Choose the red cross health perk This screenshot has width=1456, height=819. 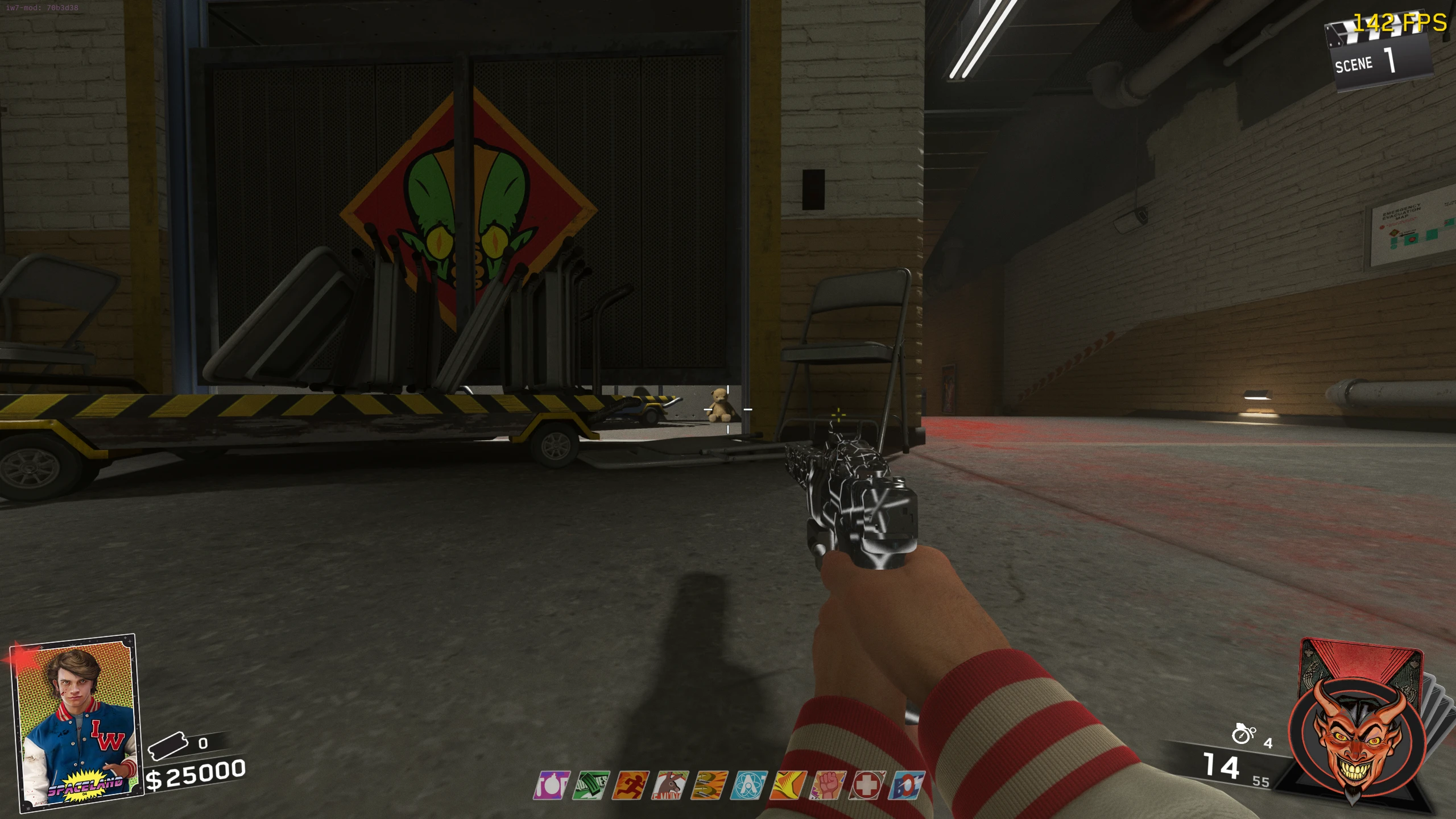(867, 785)
